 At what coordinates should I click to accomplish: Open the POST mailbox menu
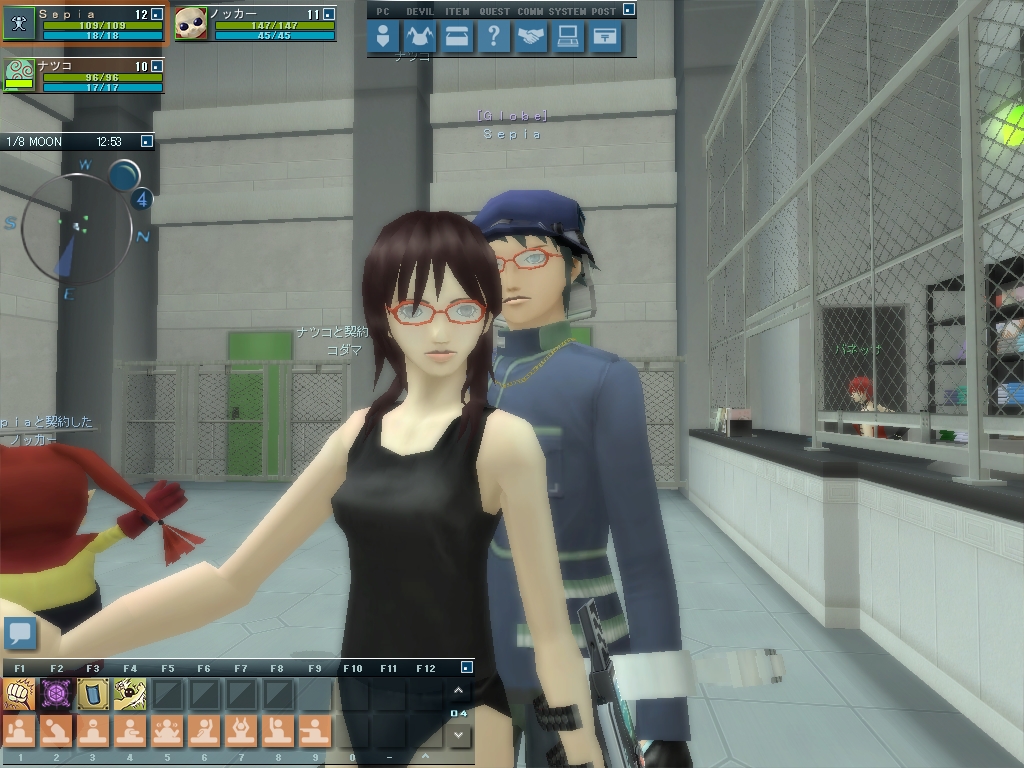coord(604,38)
